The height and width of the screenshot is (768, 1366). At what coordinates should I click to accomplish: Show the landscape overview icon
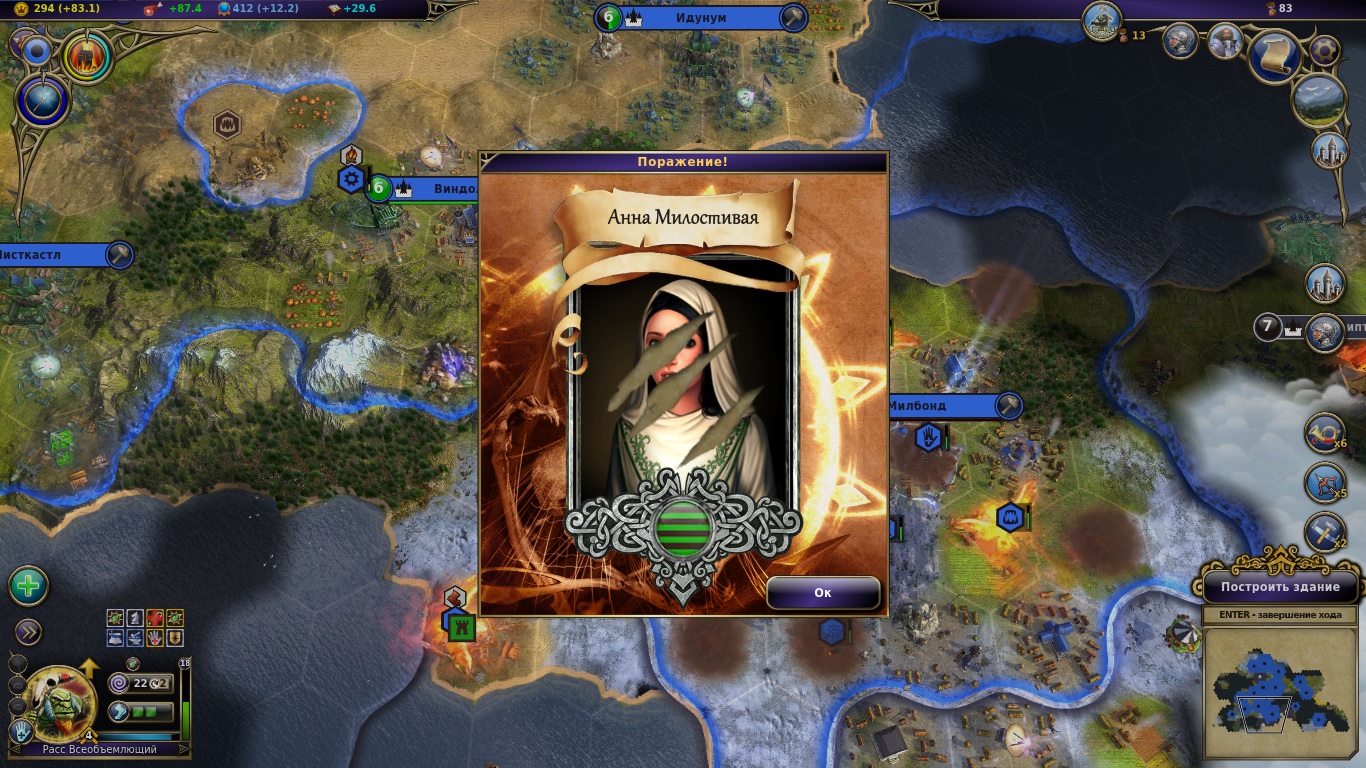pos(1317,99)
